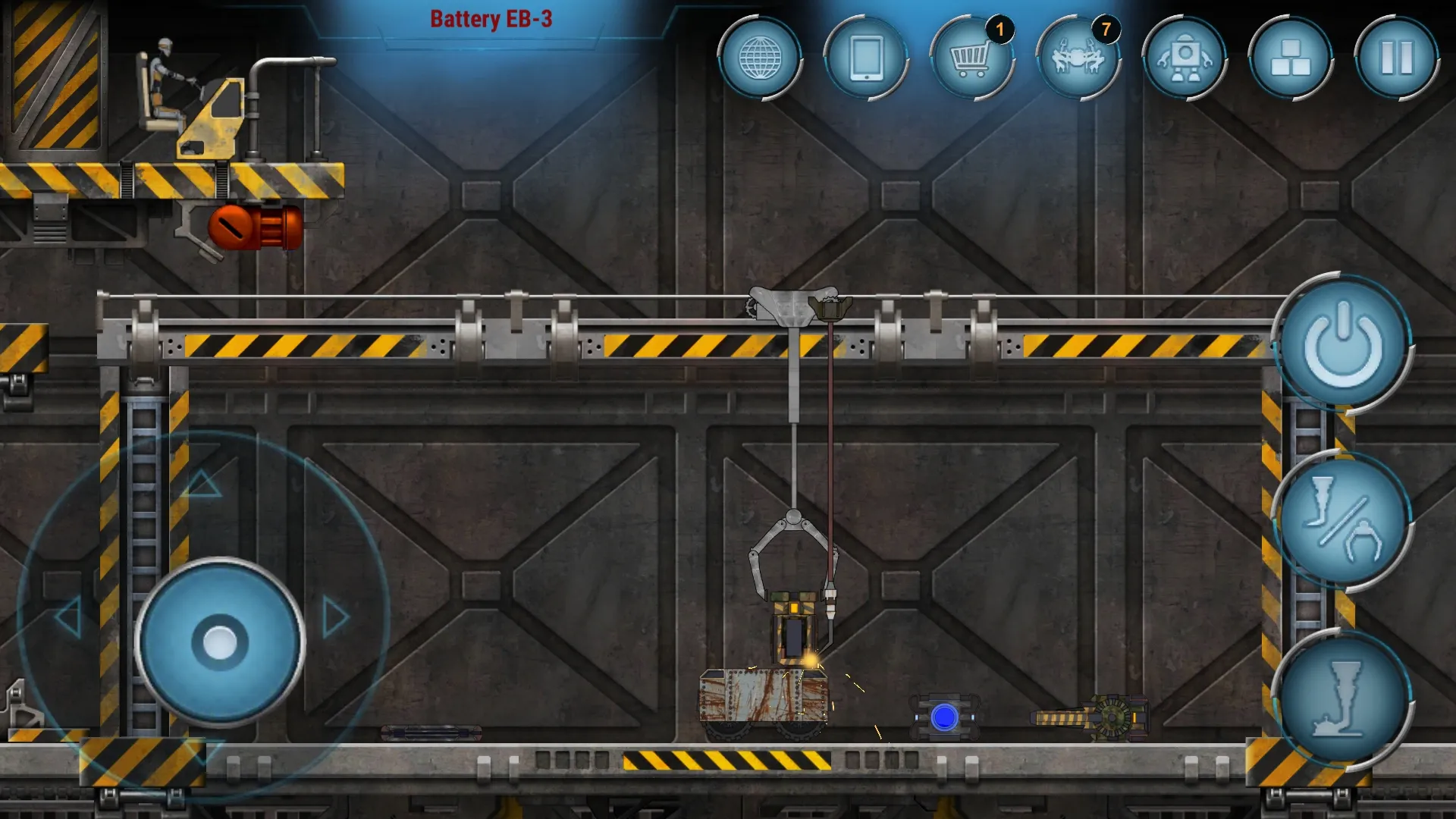Viewport: 1456px width, 819px height.
Task: Open the robot character screen
Action: (x=1185, y=58)
